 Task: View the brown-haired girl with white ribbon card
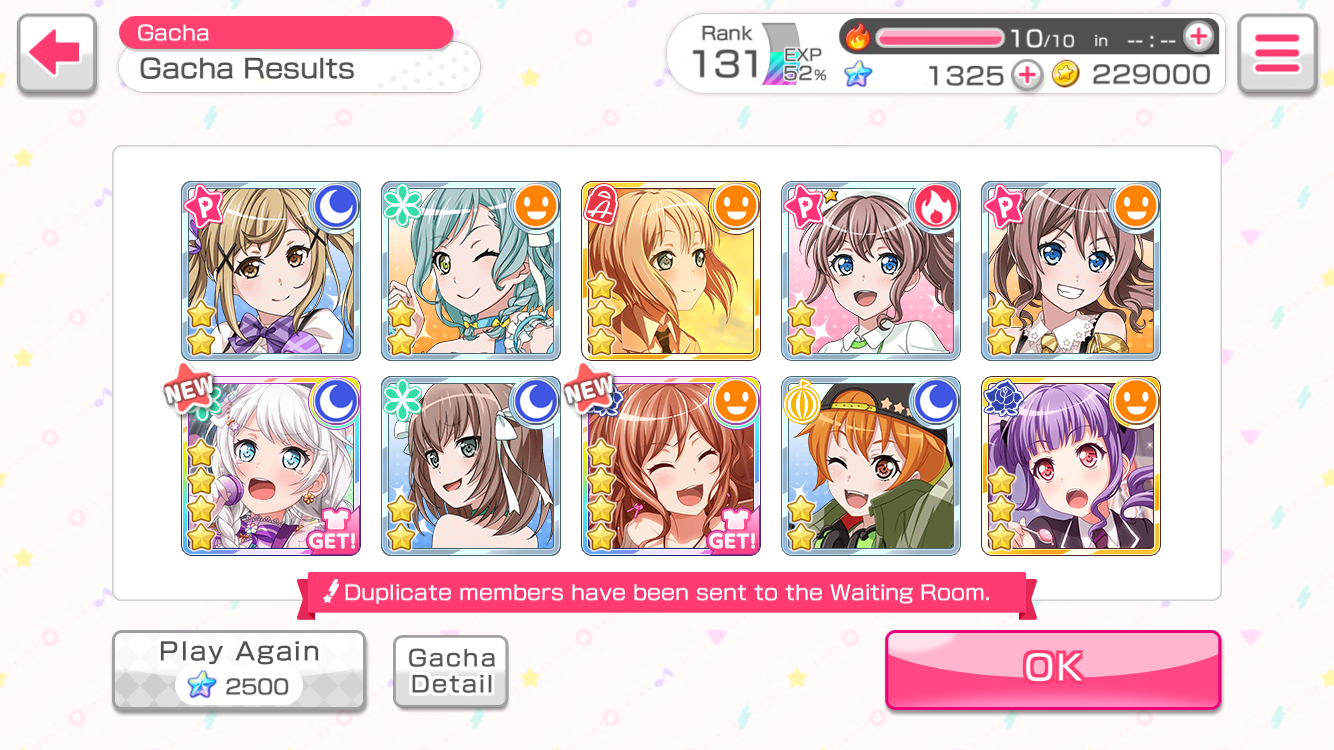[471, 466]
